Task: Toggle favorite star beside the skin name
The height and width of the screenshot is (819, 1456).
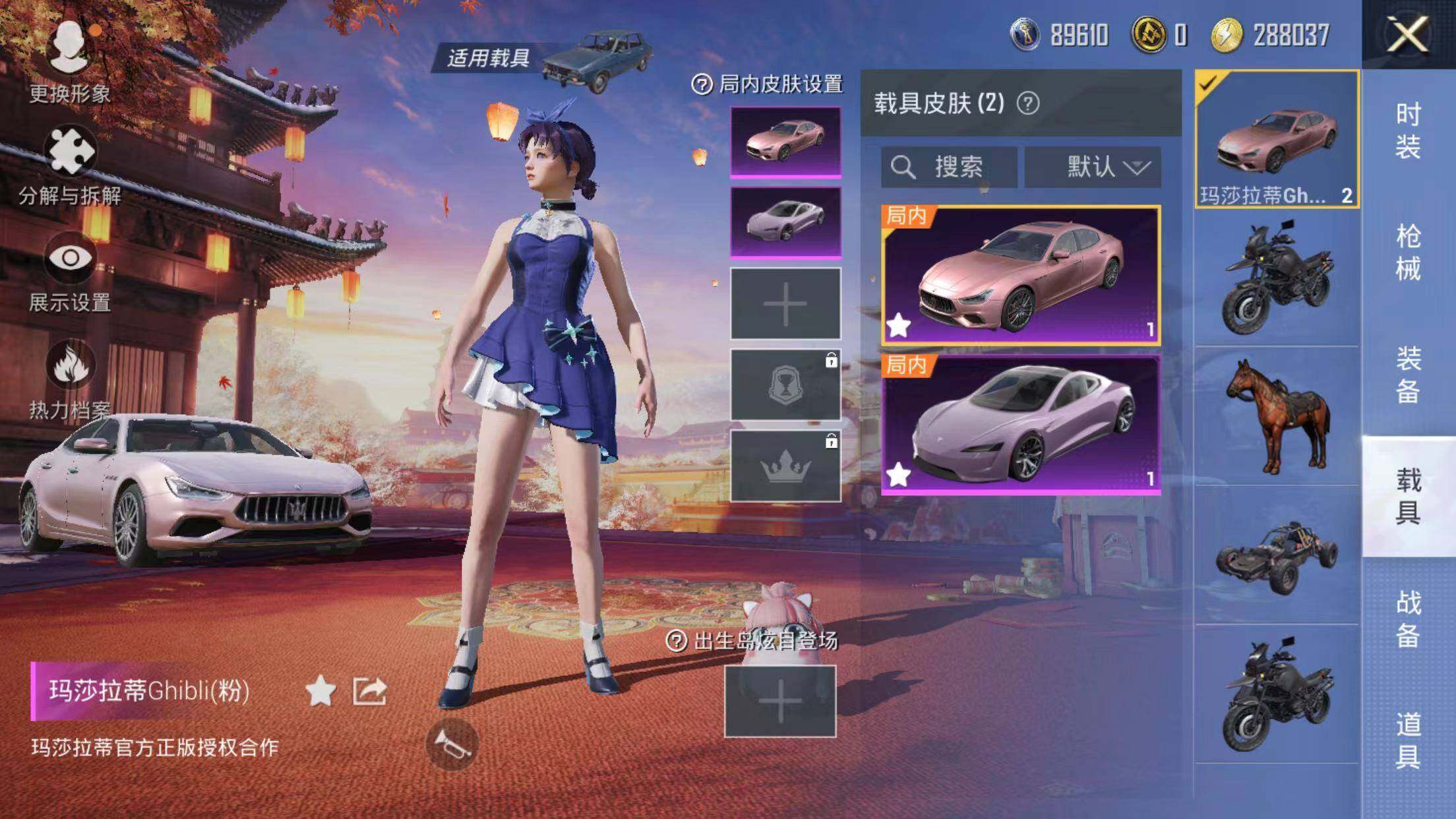Action: pyautogui.click(x=320, y=691)
